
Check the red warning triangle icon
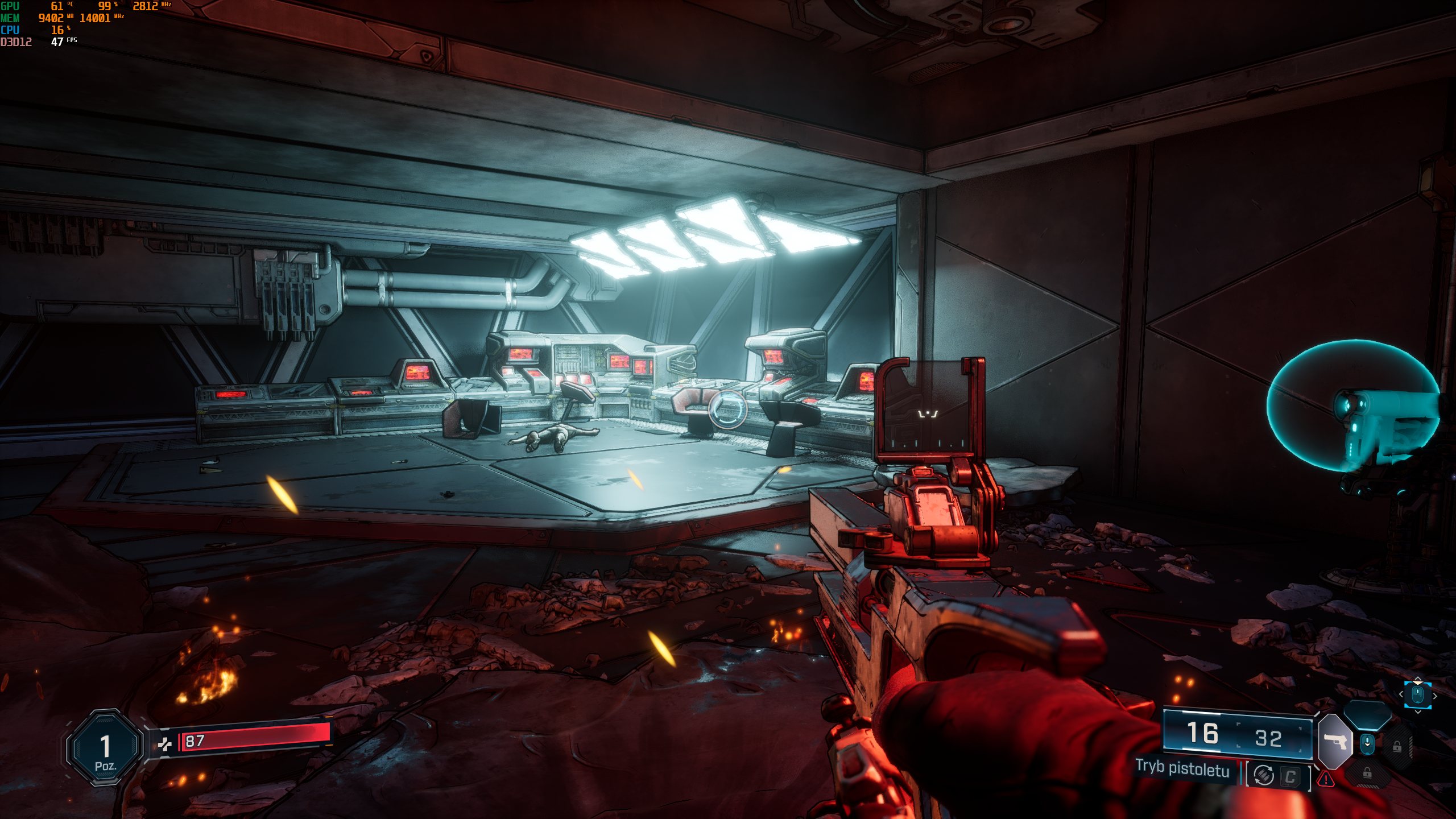point(1326,779)
